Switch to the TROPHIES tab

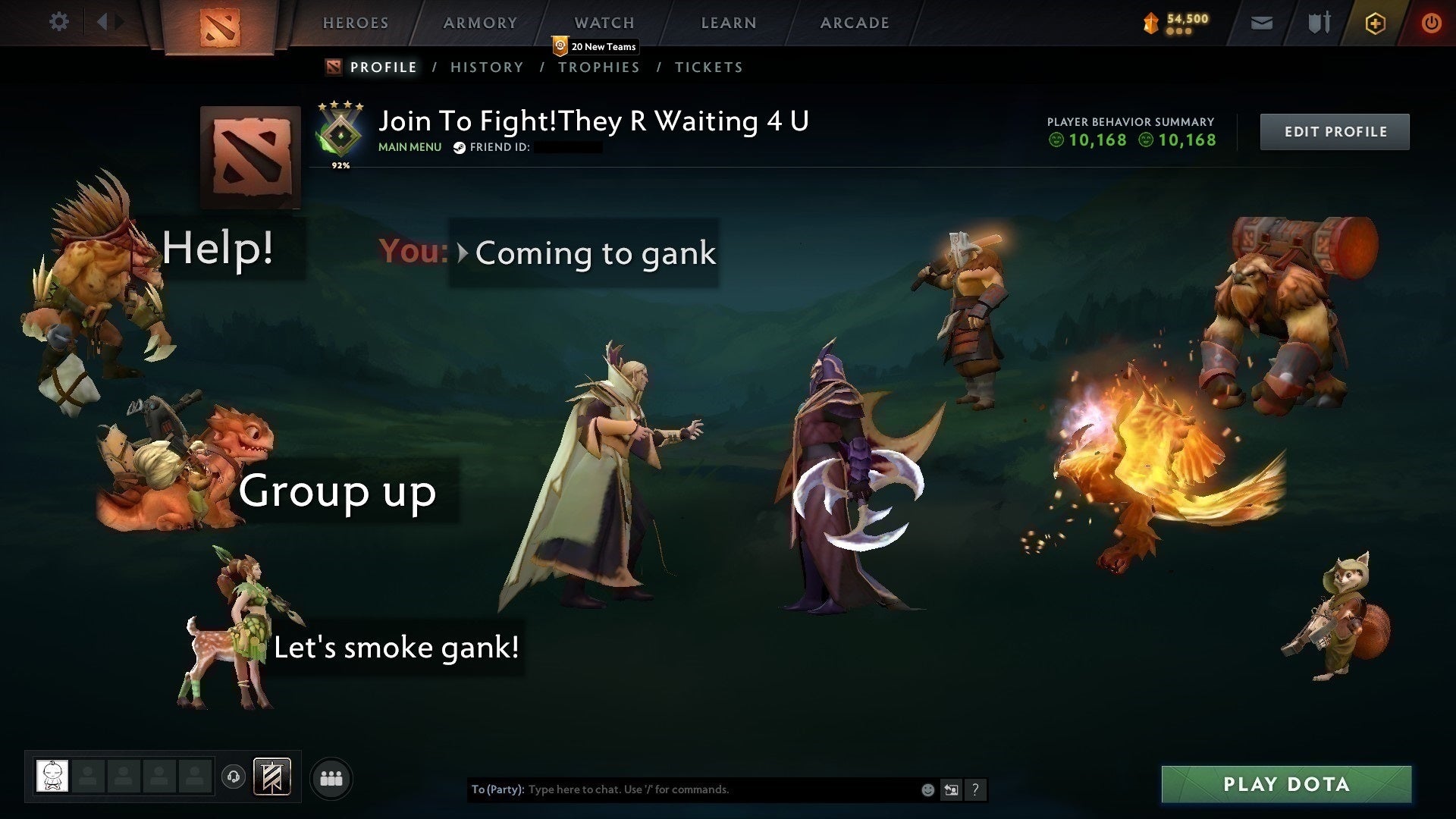(x=598, y=67)
